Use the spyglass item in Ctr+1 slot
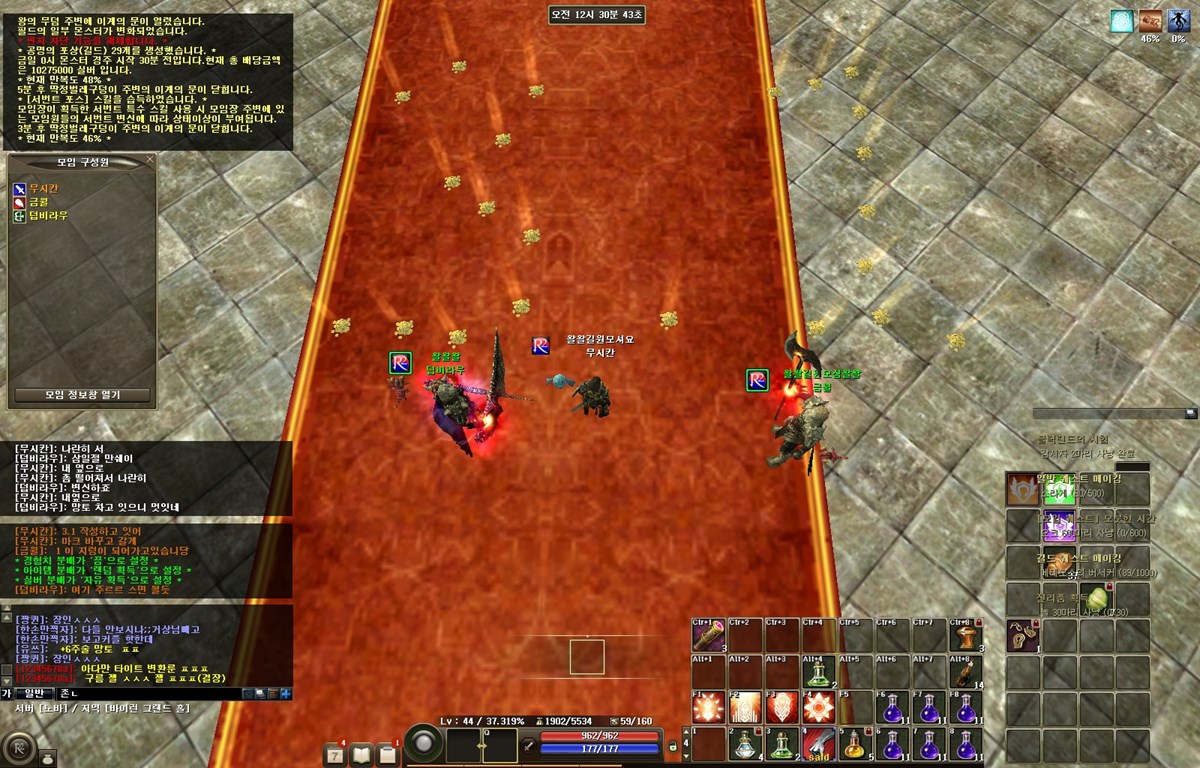 pyautogui.click(x=708, y=636)
